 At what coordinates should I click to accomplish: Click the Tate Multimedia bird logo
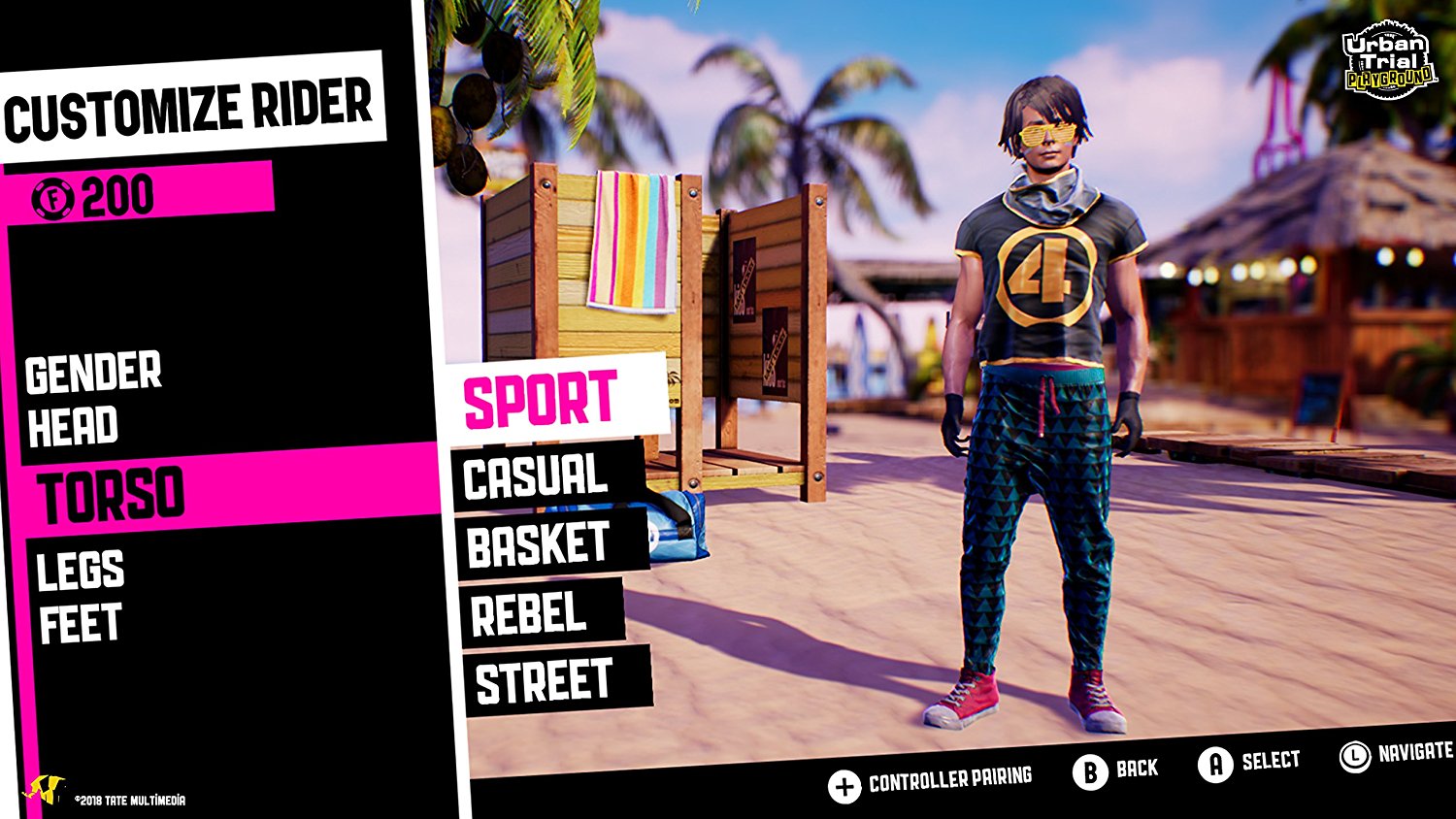44,789
